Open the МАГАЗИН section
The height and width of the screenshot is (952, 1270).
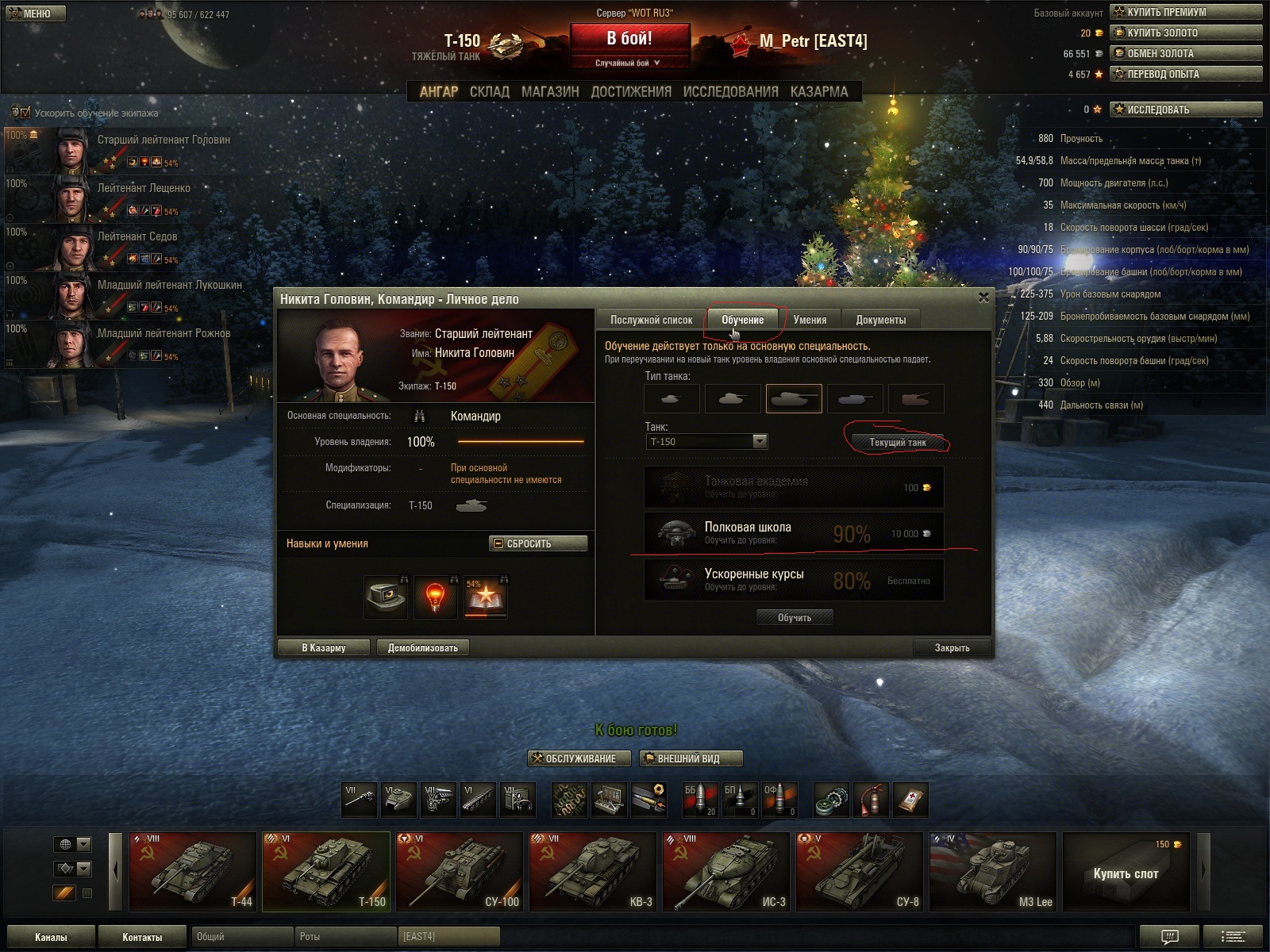pos(550,92)
